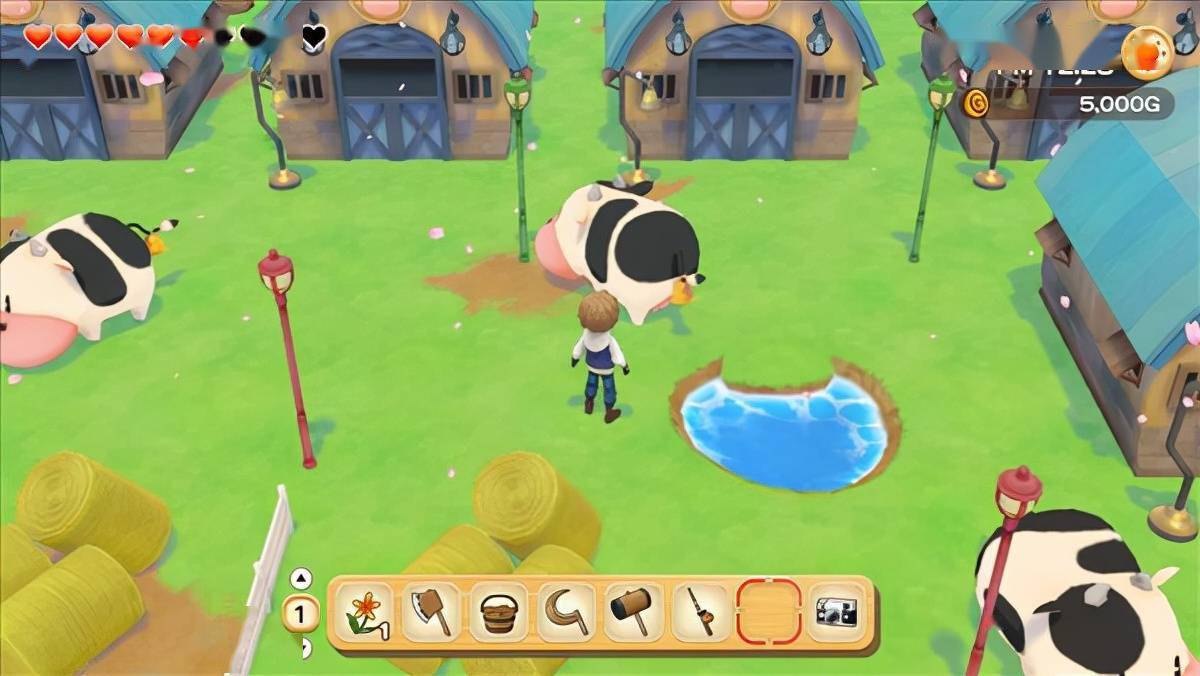Equip the axe from the hotbar
This screenshot has width=1200, height=676.
[x=432, y=612]
